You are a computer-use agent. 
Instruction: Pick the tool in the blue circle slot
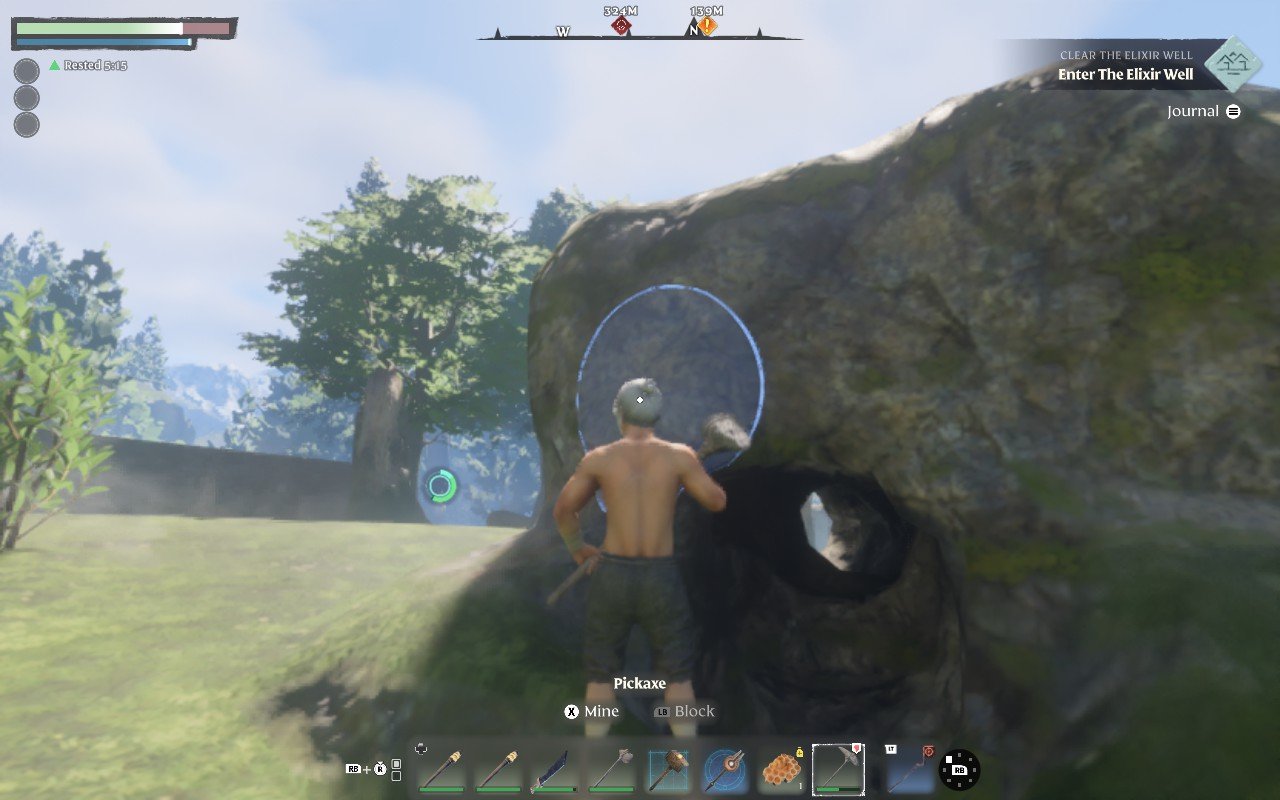[x=724, y=770]
